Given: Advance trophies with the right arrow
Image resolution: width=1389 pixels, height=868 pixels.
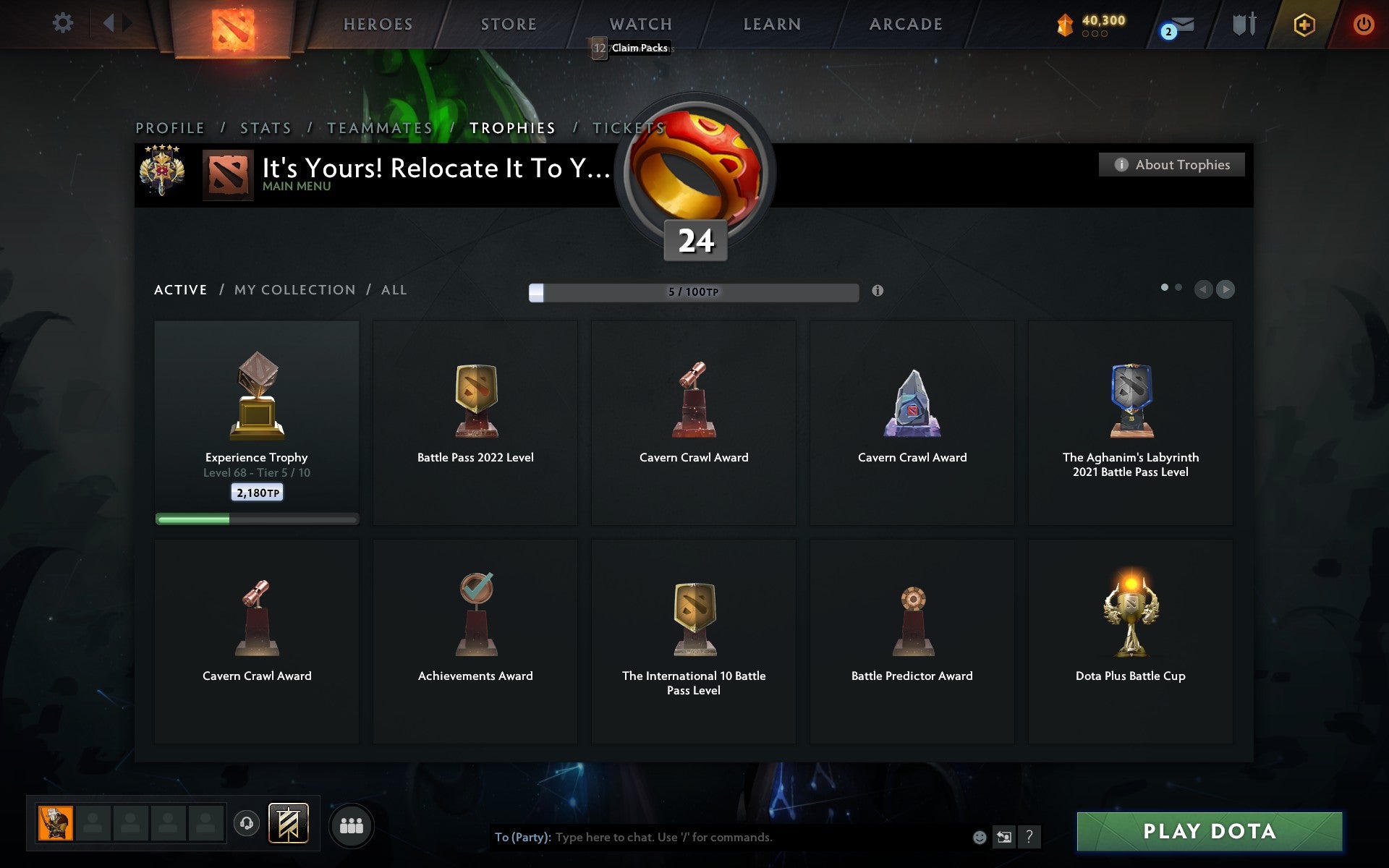Looking at the screenshot, I should coord(1226,290).
